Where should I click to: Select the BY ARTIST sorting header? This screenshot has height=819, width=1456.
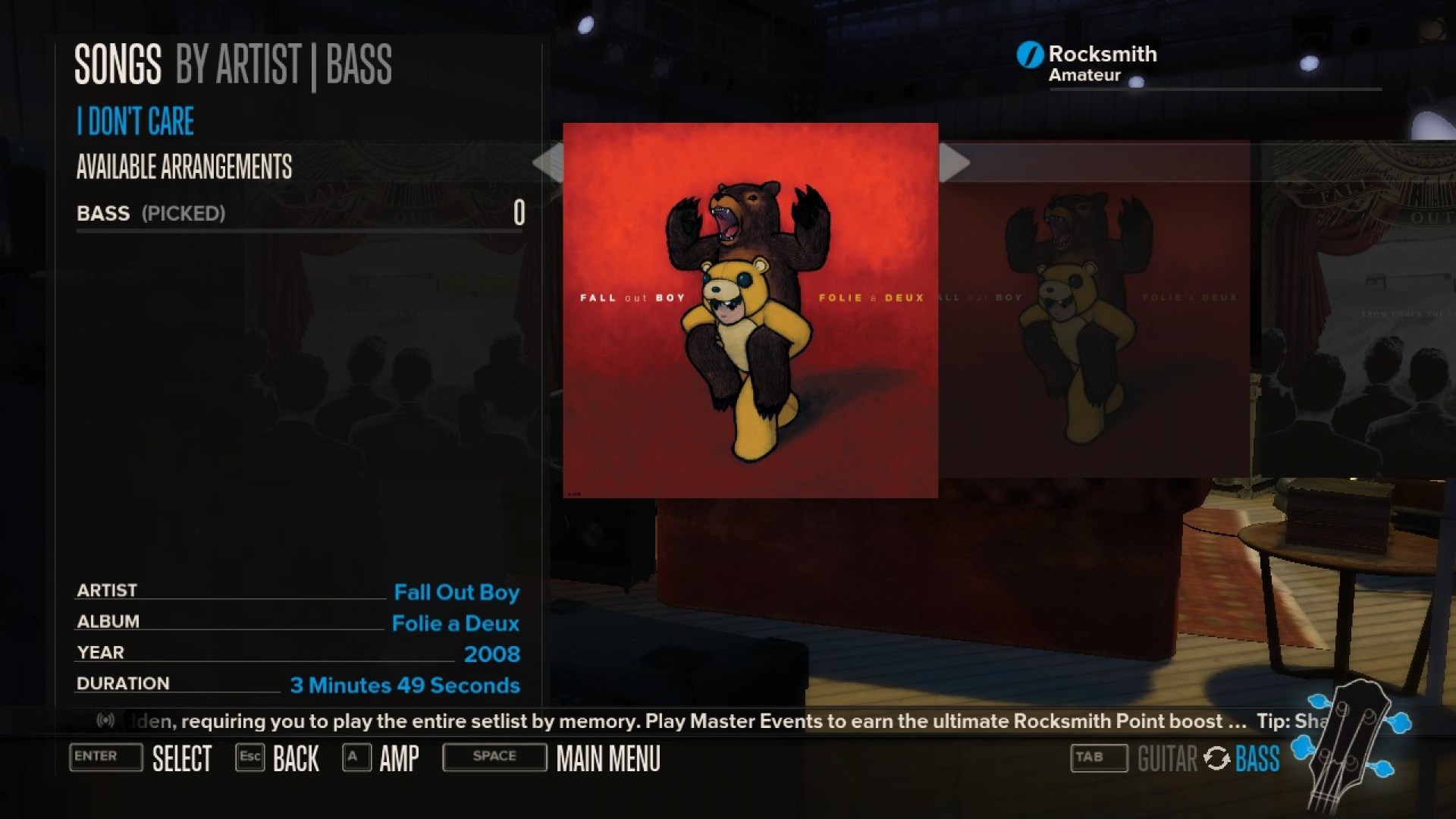tap(237, 64)
